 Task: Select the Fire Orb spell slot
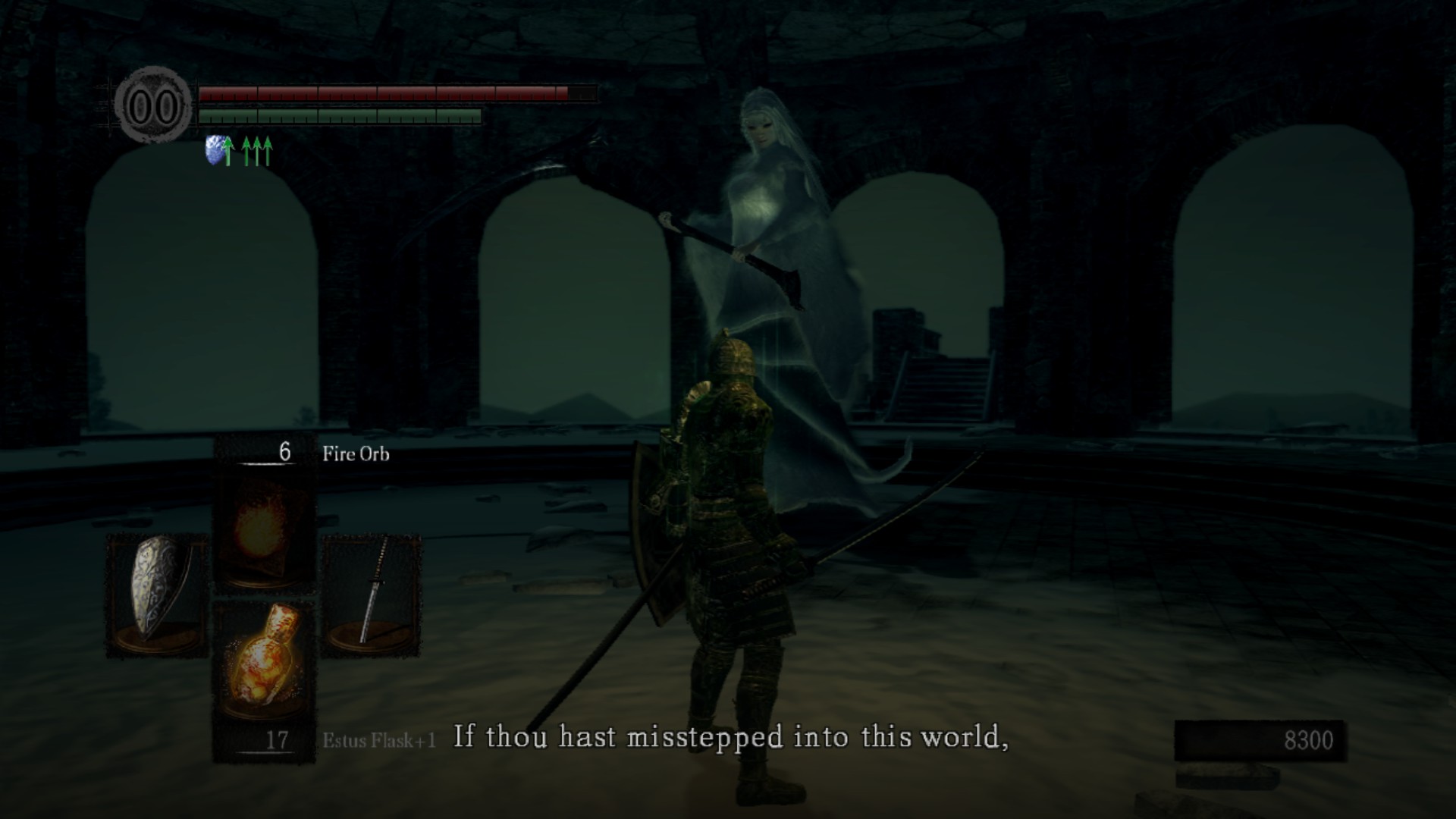(x=263, y=530)
